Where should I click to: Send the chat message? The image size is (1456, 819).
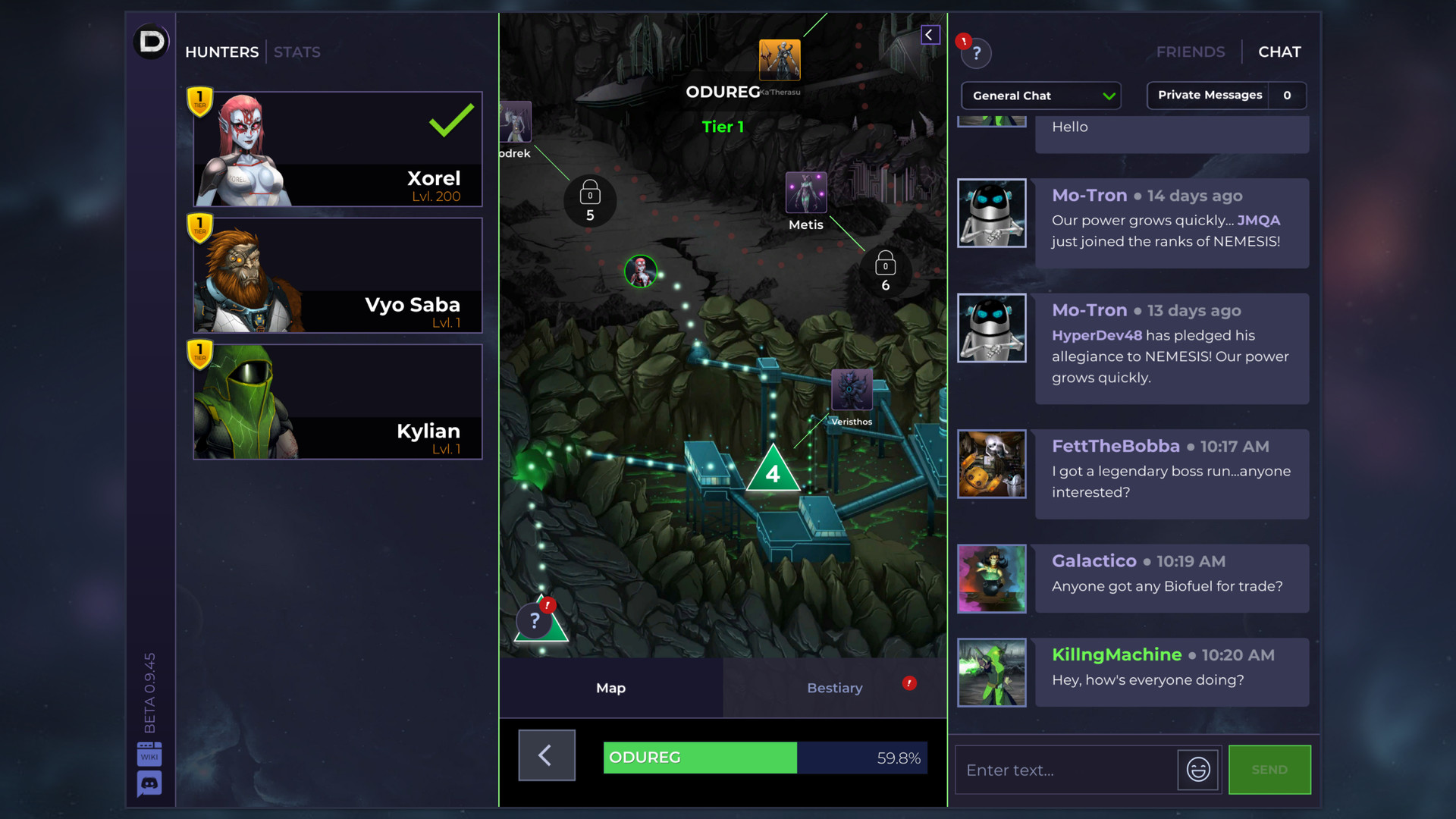1269,770
